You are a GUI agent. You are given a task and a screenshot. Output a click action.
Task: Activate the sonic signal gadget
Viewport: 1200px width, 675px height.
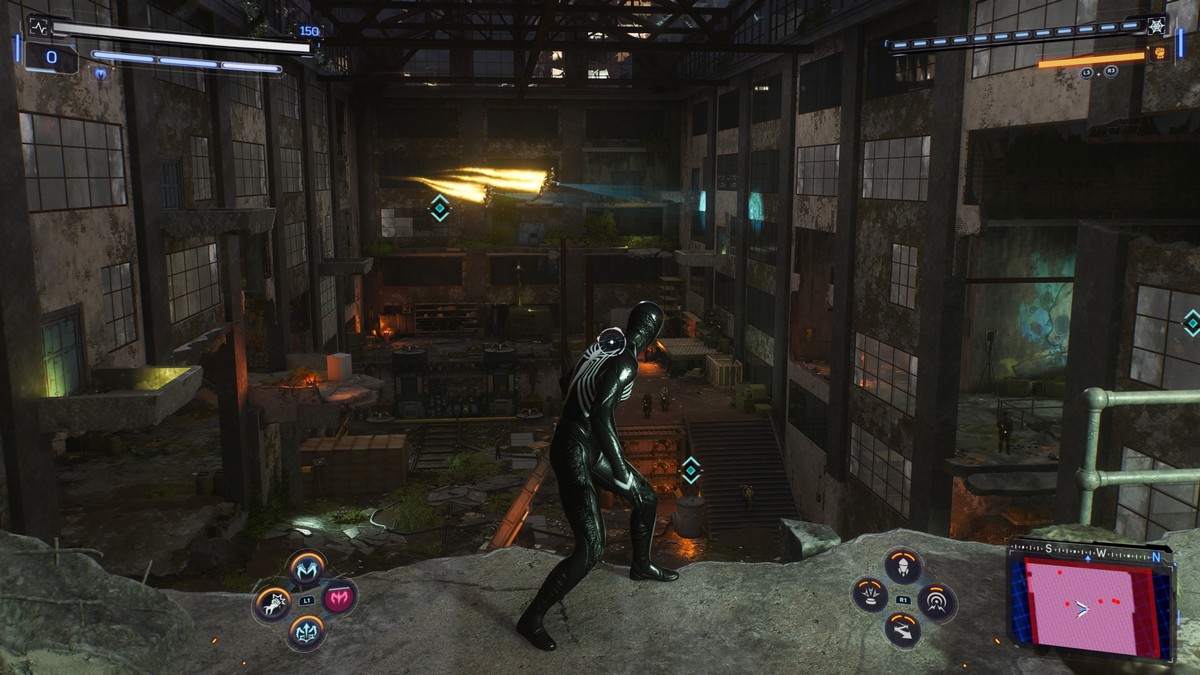tap(937, 601)
